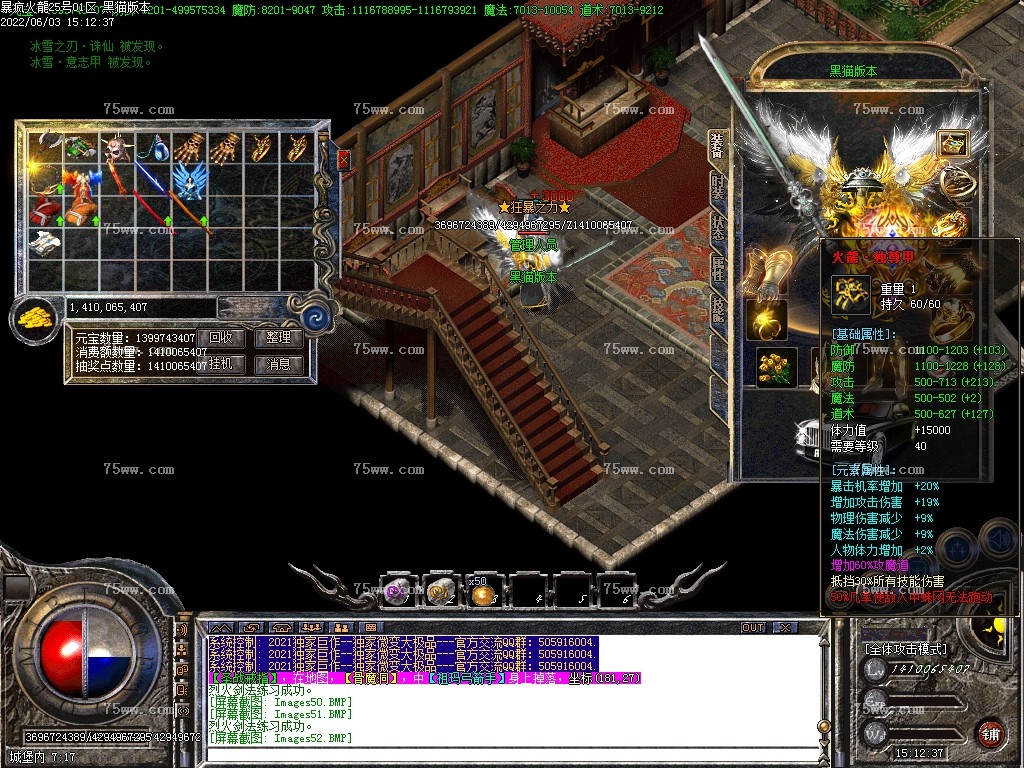
Task: Select the horned skull helmet in bag
Action: 119,147
